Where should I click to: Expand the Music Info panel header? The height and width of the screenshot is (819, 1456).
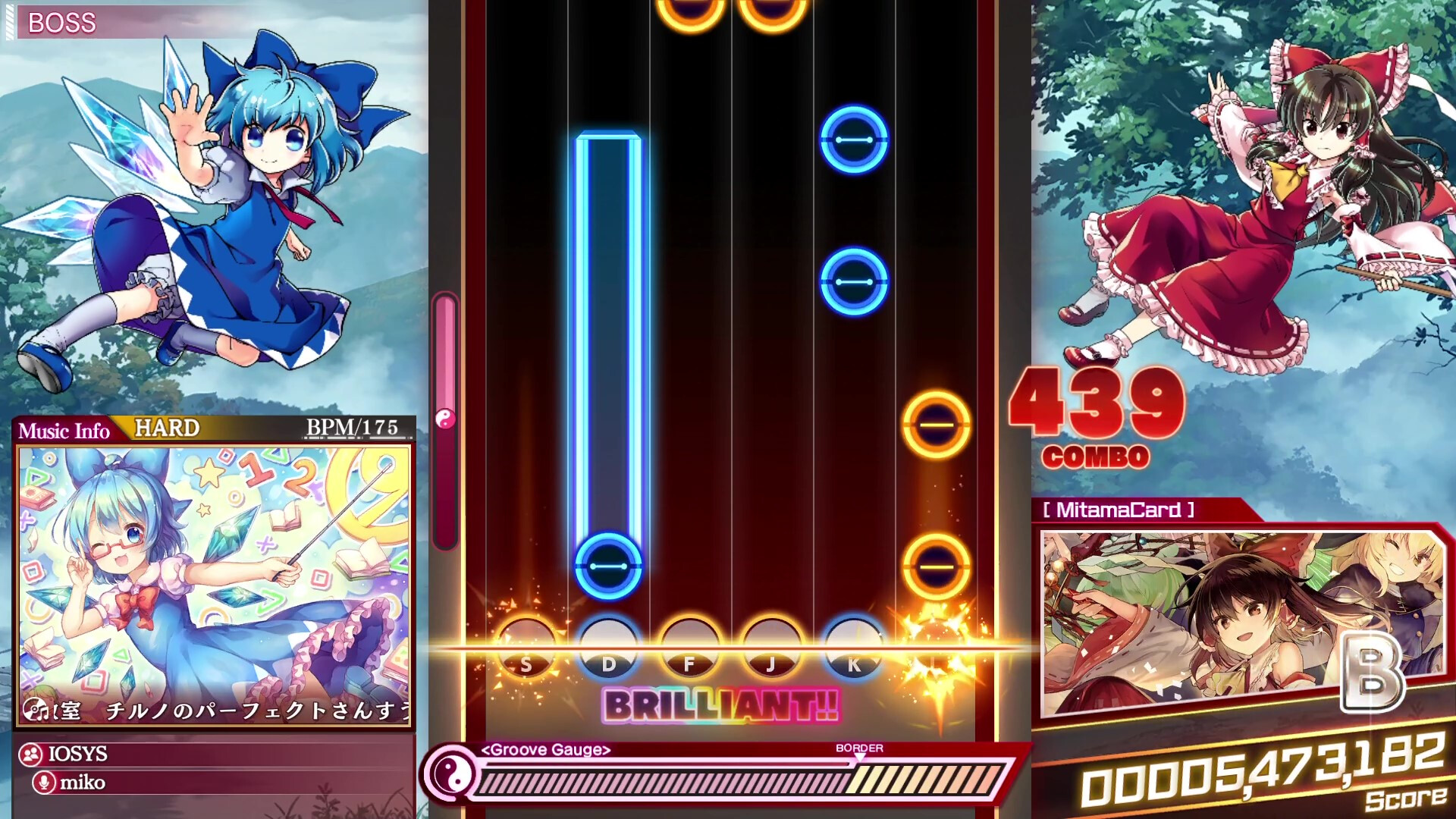[x=64, y=429]
